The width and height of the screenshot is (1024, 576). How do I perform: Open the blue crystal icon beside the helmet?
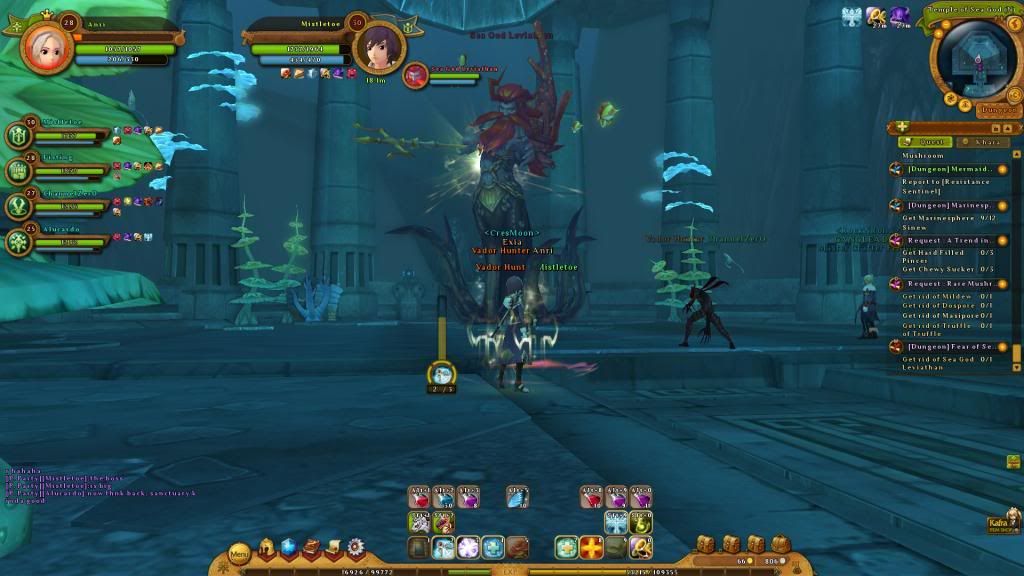pos(289,547)
